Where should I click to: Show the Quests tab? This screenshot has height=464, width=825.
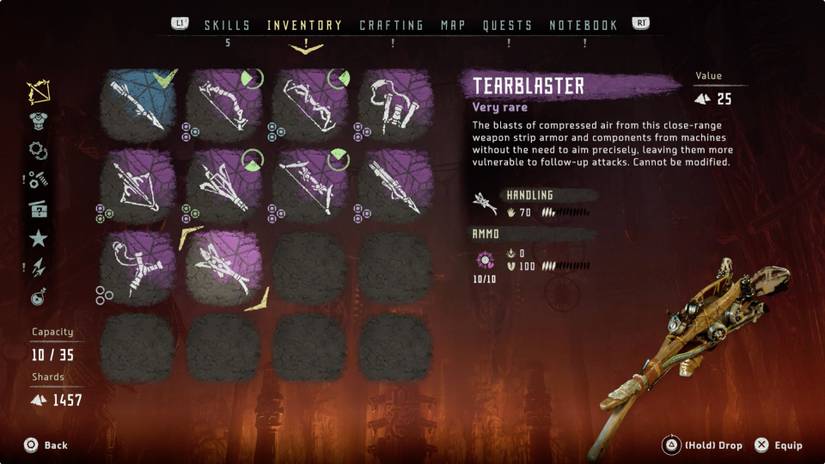tap(507, 25)
